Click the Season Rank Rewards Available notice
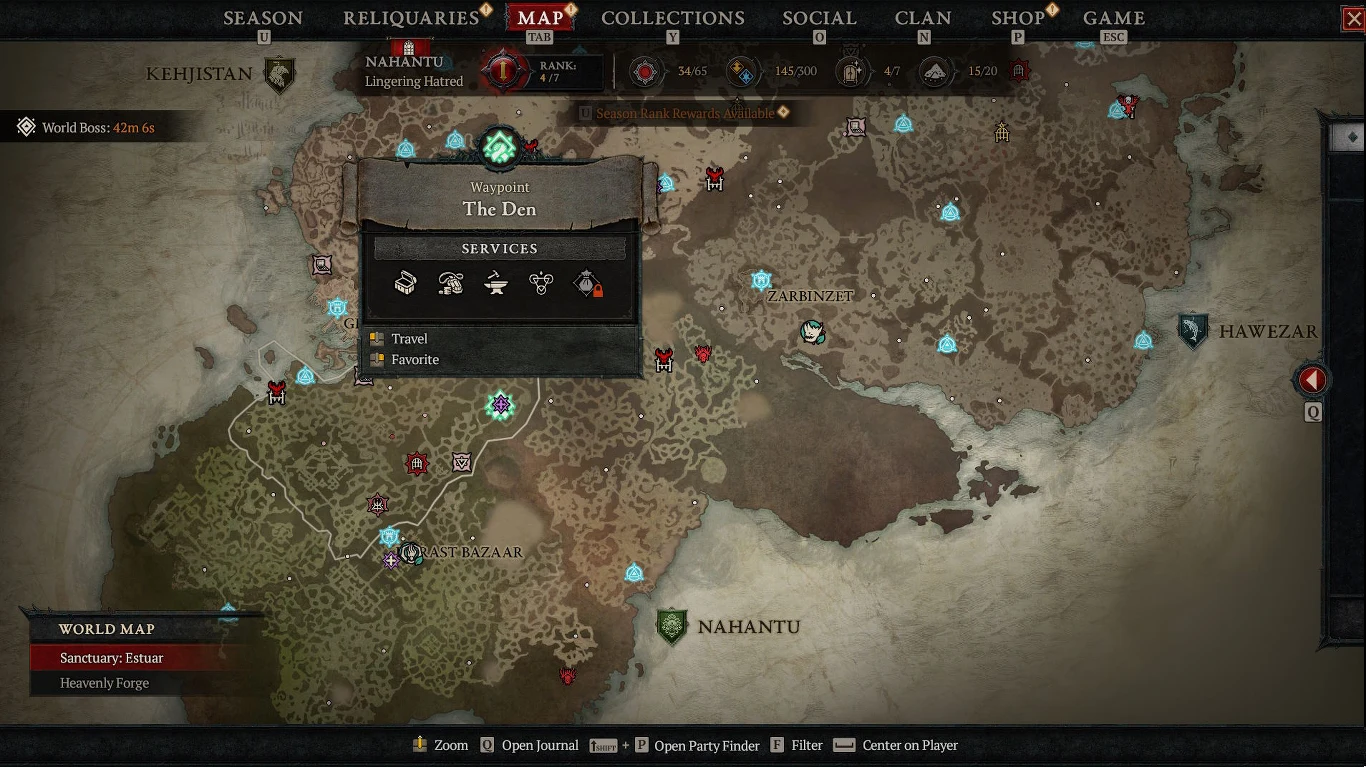Screen dimensions: 1366x767 685,113
